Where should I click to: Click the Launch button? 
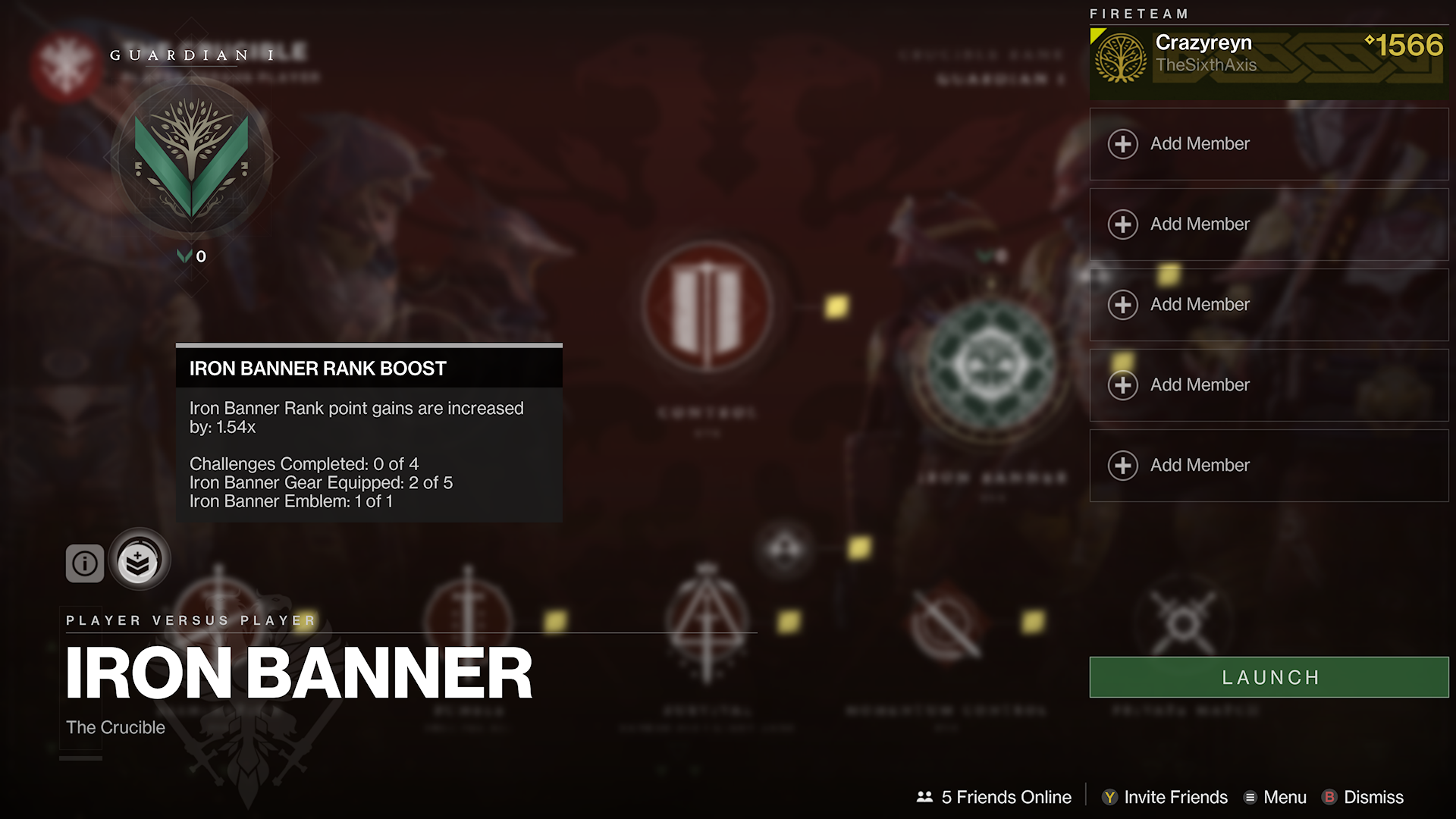pyautogui.click(x=1268, y=677)
